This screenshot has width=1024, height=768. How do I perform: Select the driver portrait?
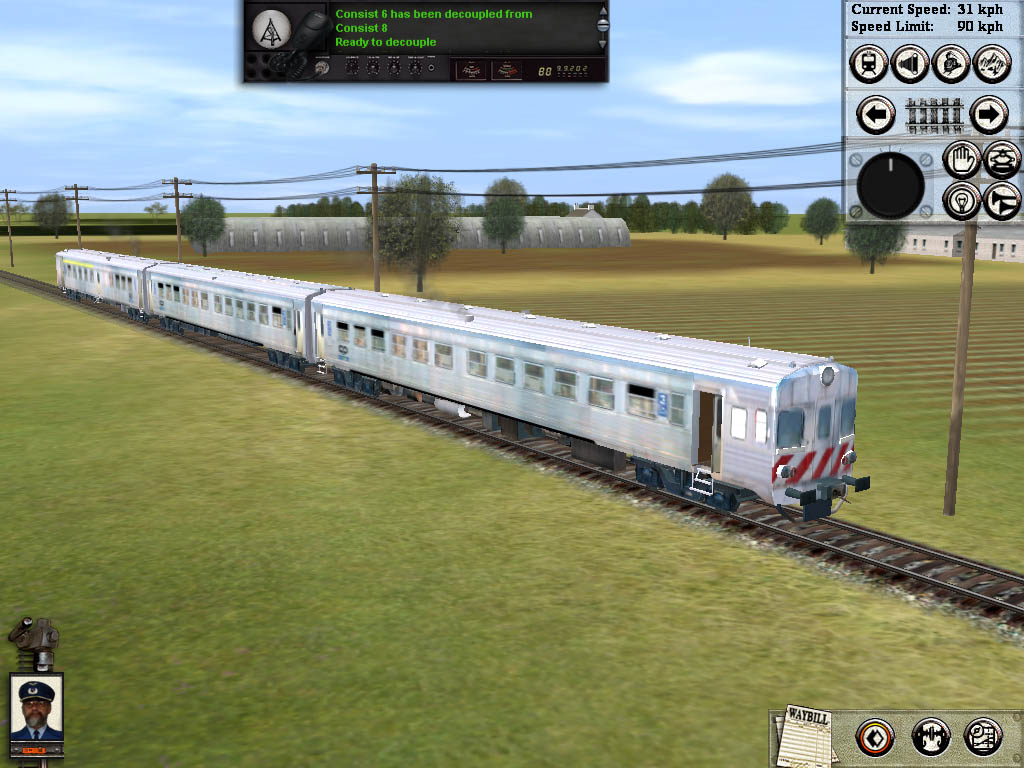point(36,709)
